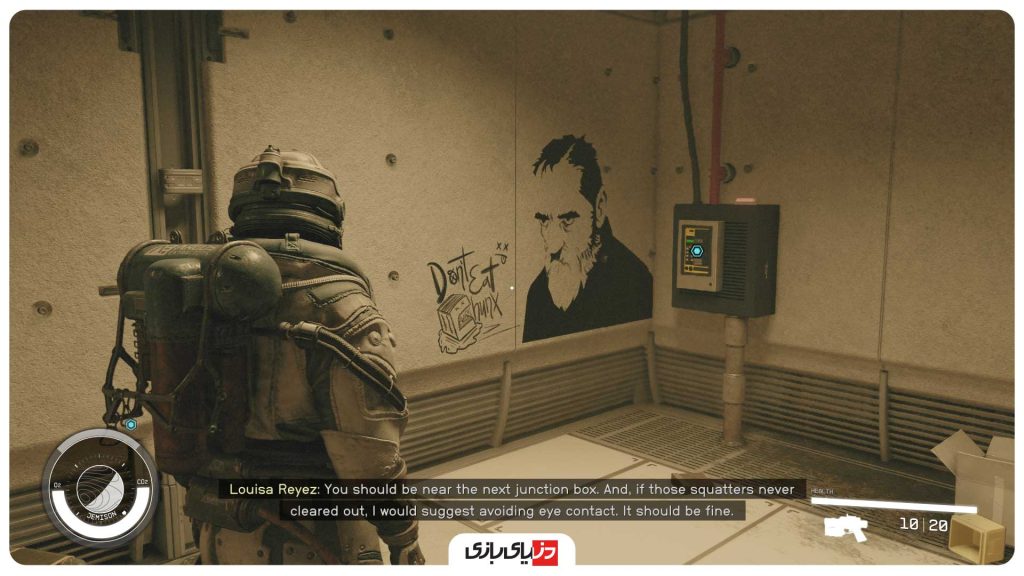The height and width of the screenshot is (576, 1024).
Task: Select the equipped weapon icon
Action: click(845, 526)
